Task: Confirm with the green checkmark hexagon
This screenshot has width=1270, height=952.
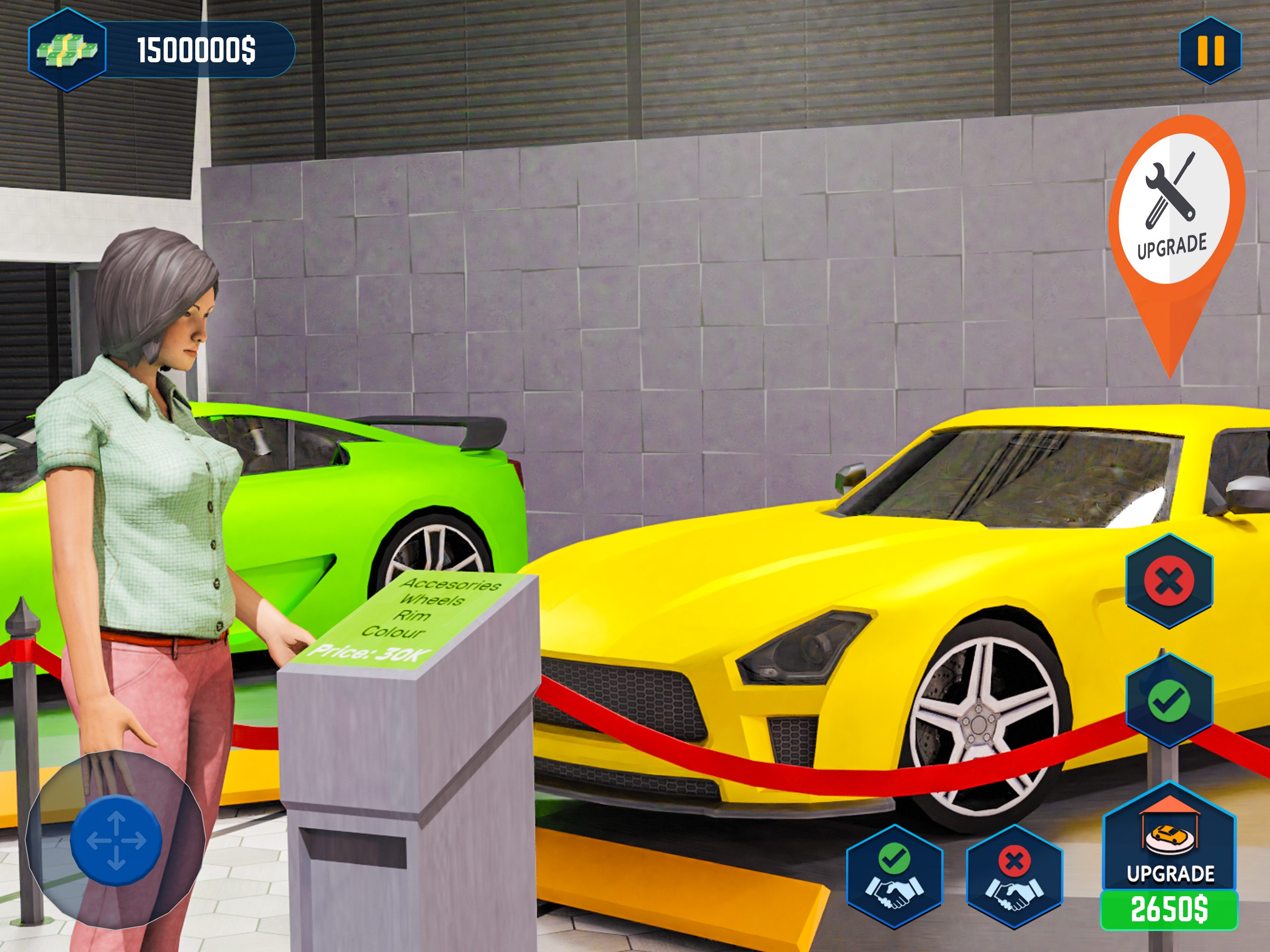Action: tap(1169, 701)
